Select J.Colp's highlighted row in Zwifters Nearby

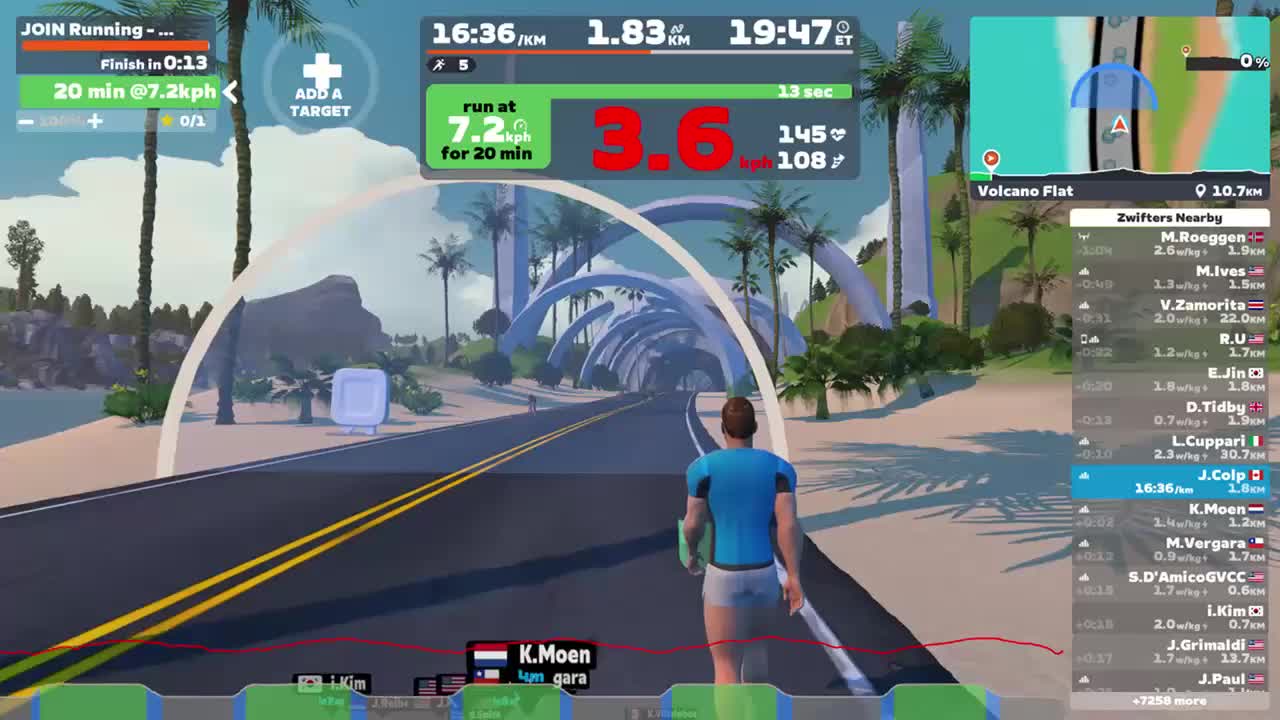pyautogui.click(x=1170, y=480)
